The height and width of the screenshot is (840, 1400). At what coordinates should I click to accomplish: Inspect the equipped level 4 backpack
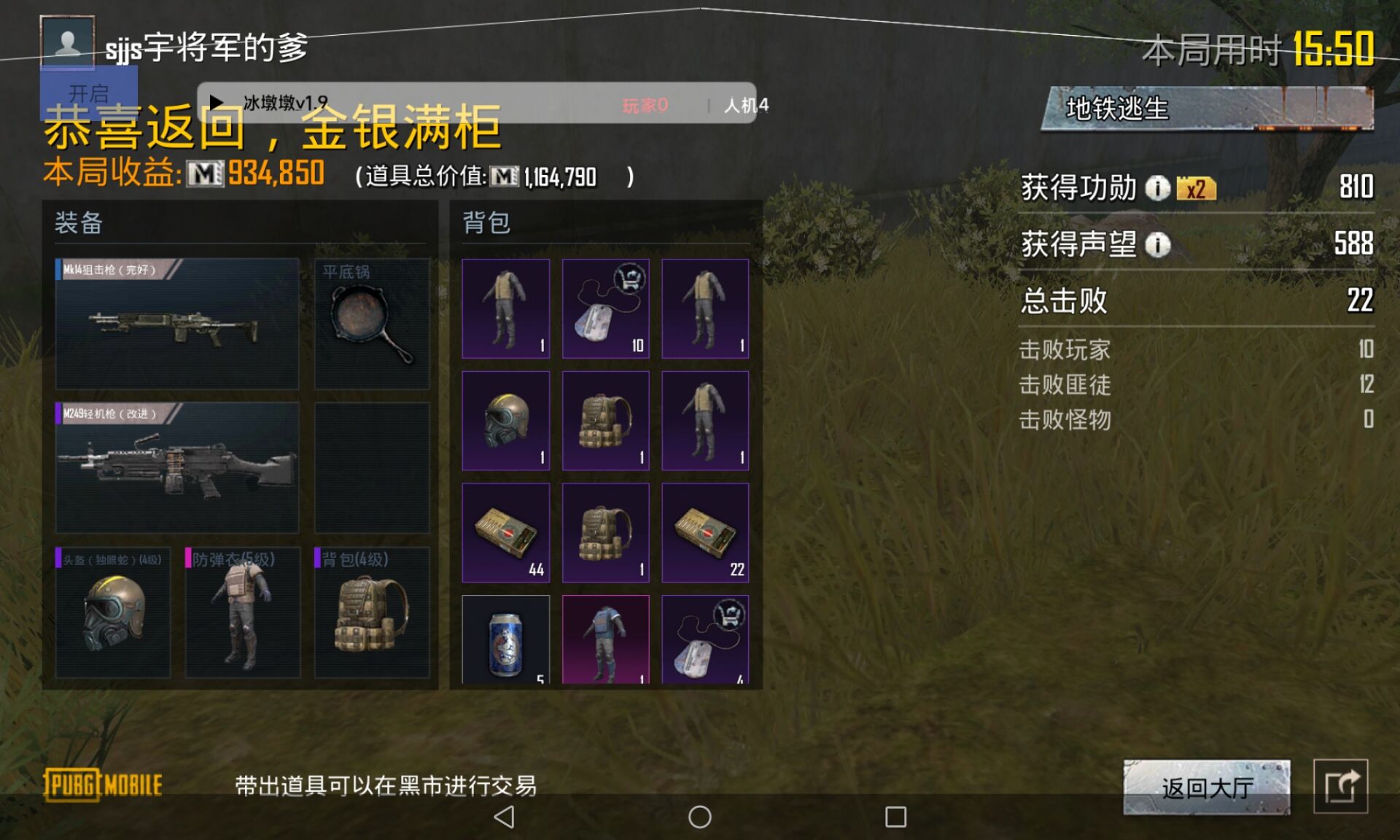point(372,612)
